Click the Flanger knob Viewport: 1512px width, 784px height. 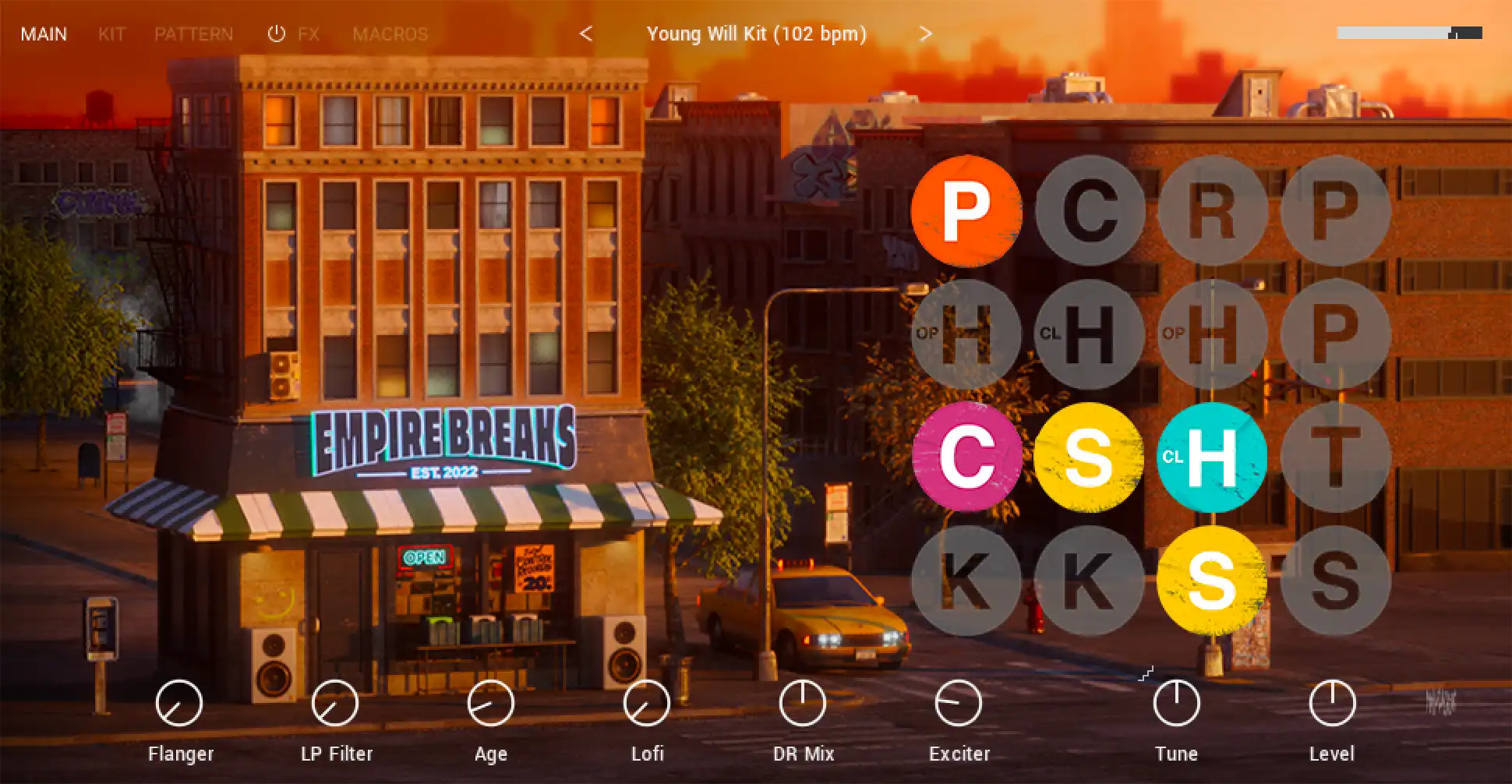tap(179, 703)
